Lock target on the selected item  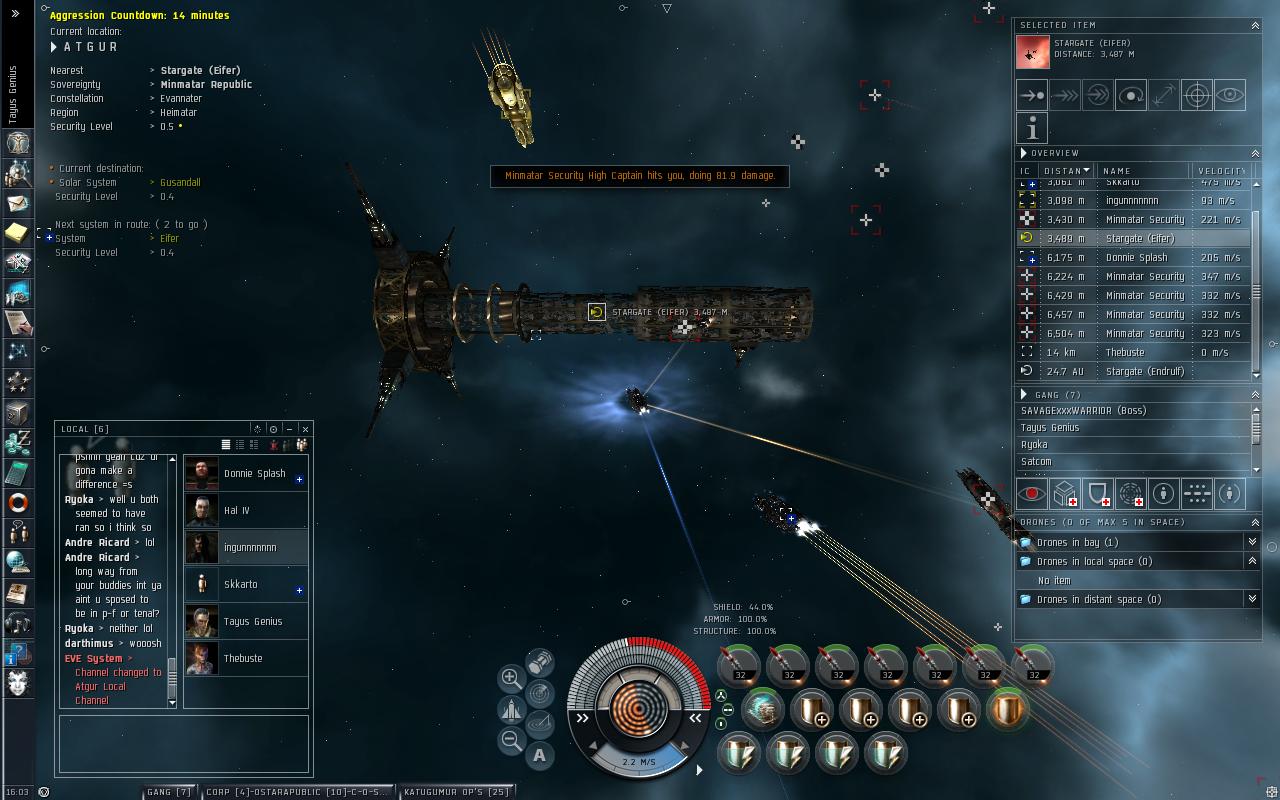pyautogui.click(x=1197, y=95)
